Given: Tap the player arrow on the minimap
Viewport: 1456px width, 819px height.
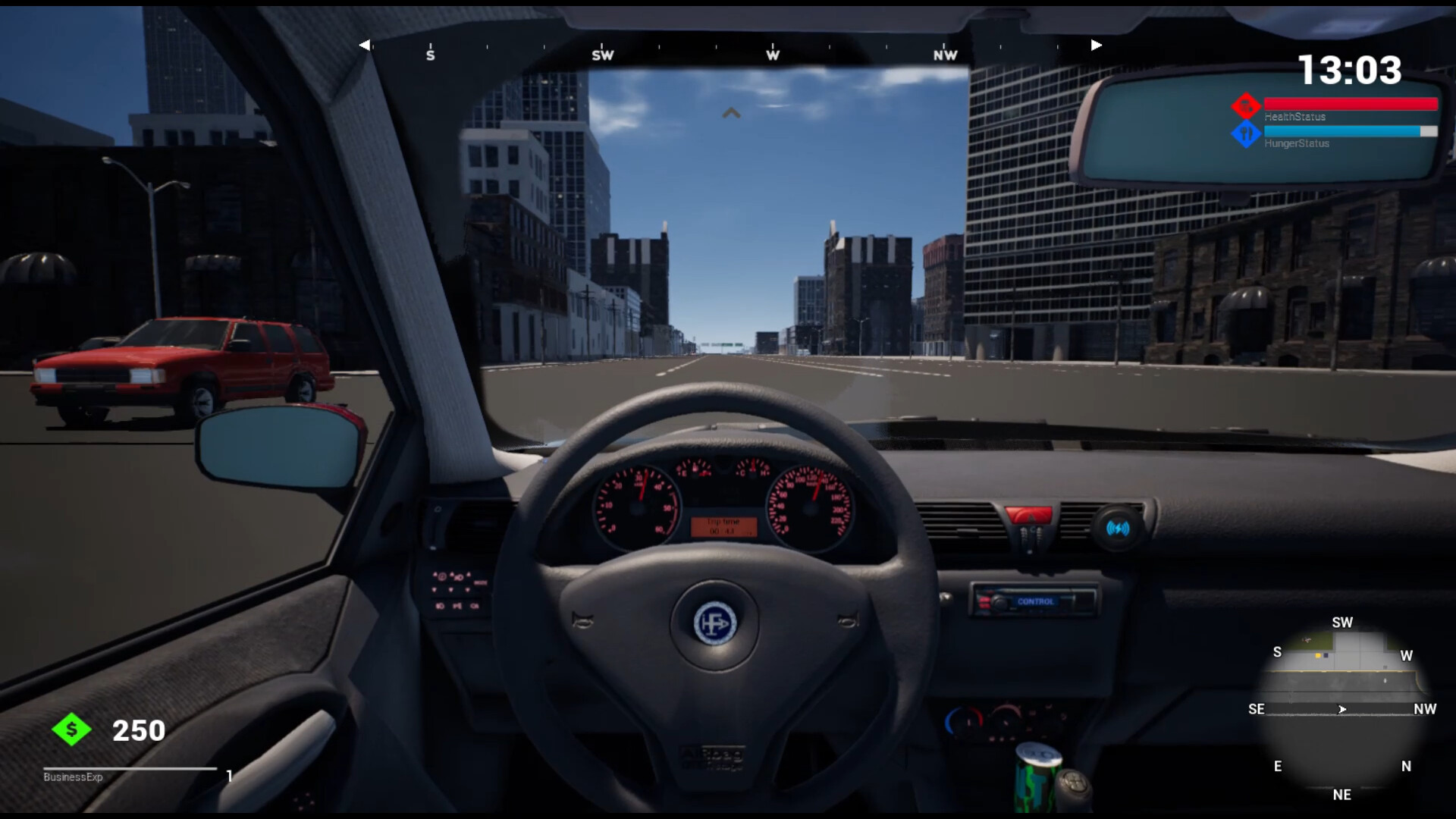Looking at the screenshot, I should pos(1342,710).
